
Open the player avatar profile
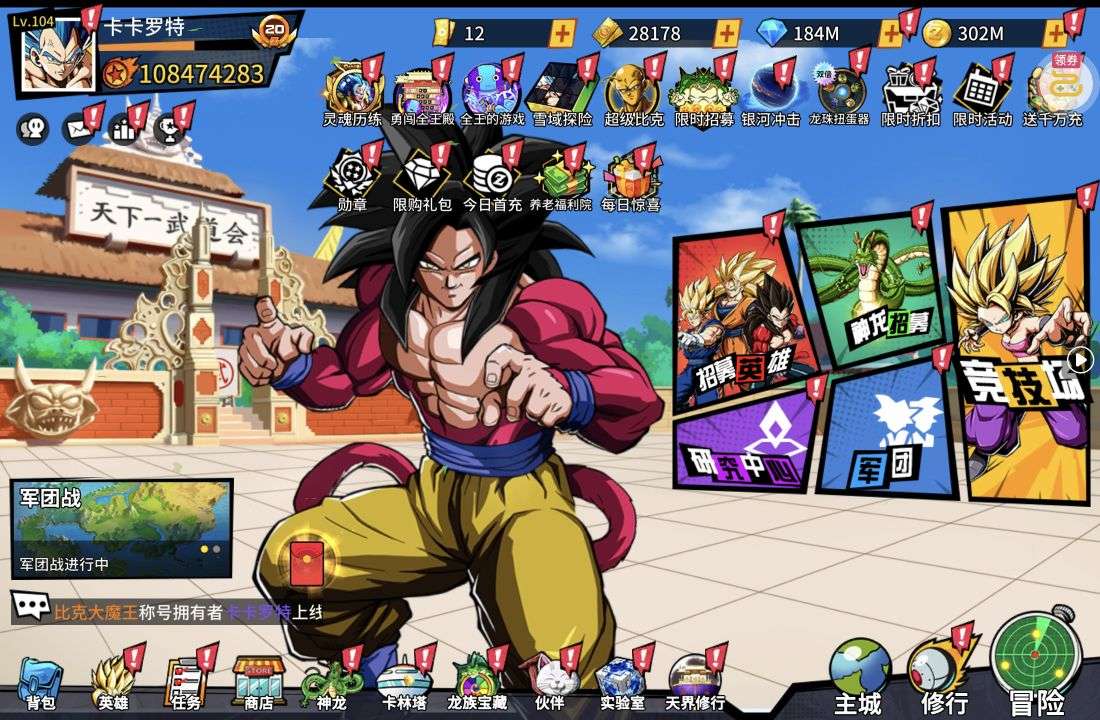tap(57, 55)
